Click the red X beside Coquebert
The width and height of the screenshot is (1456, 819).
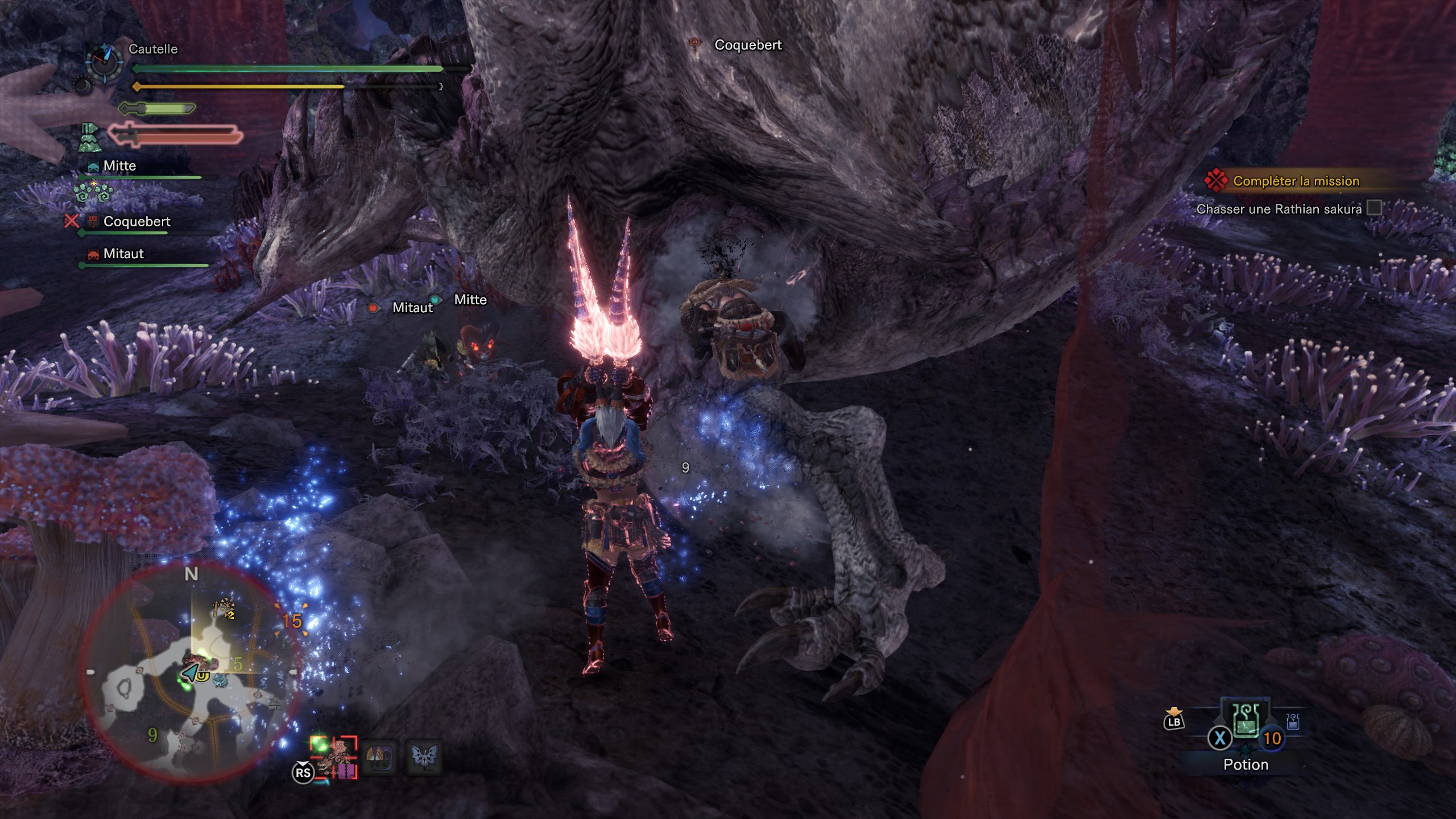[x=72, y=221]
